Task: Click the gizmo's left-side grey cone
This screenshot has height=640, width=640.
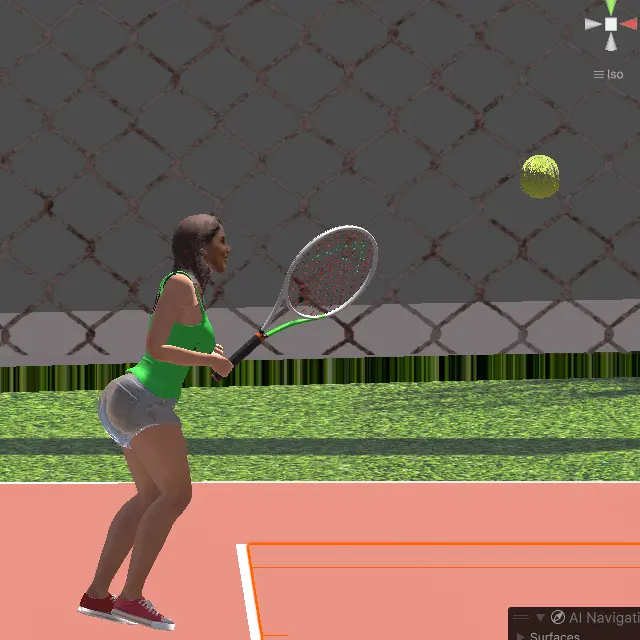Action: (594, 24)
